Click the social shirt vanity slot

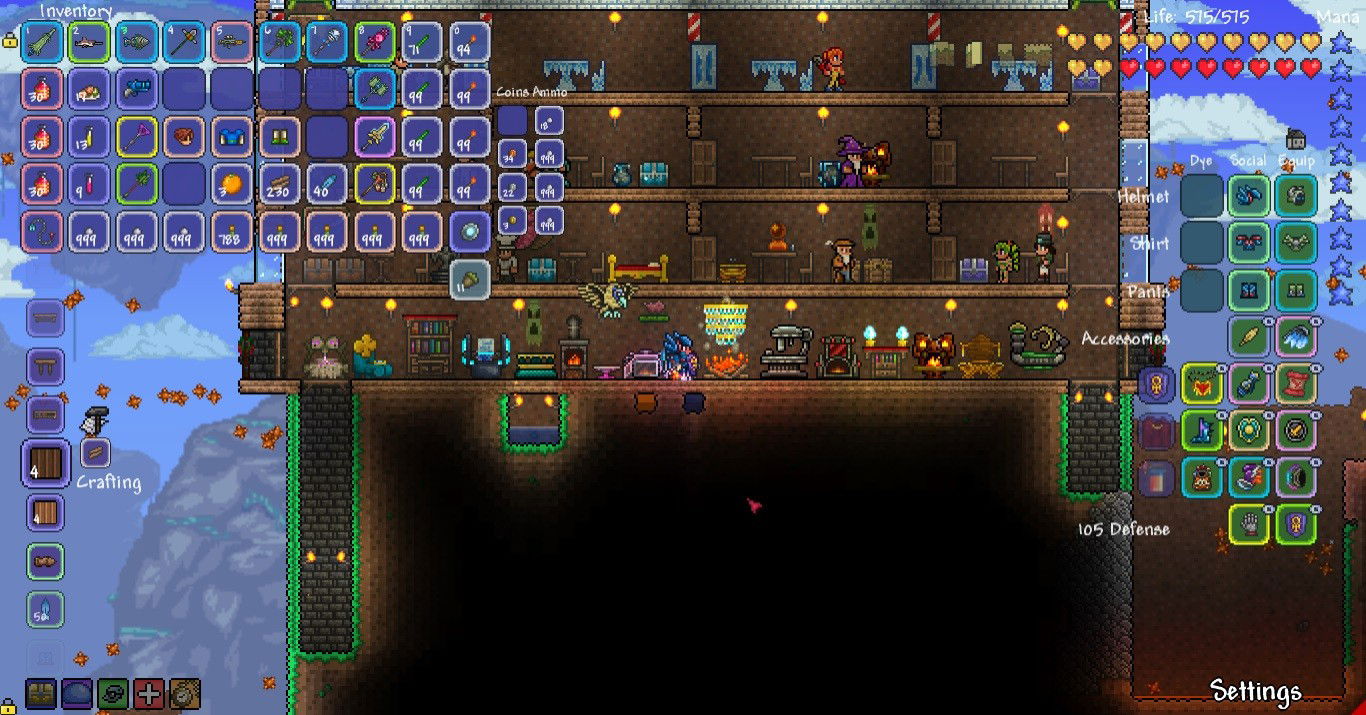pos(1248,243)
